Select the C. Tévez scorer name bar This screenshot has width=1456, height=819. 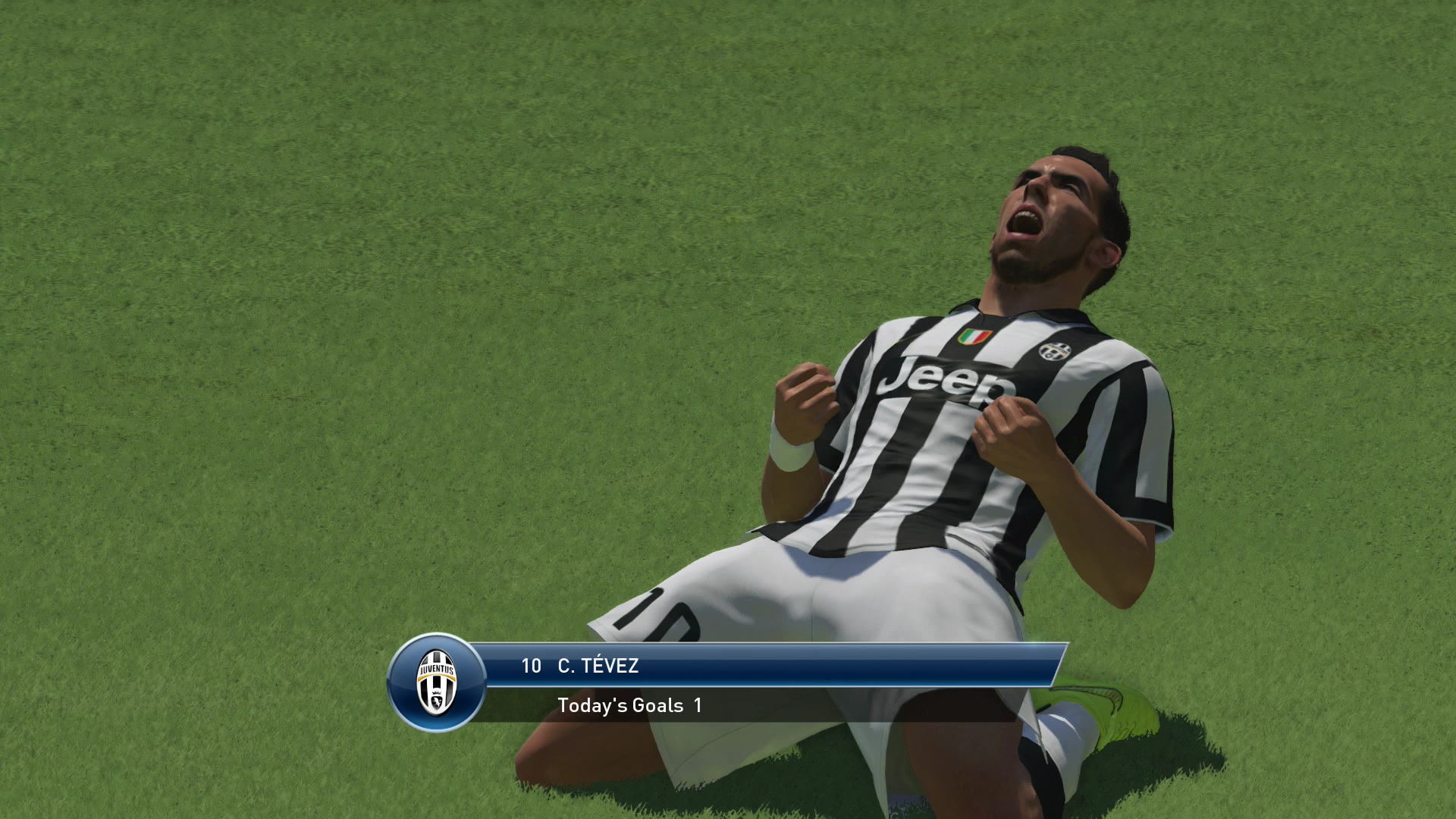click(766, 666)
